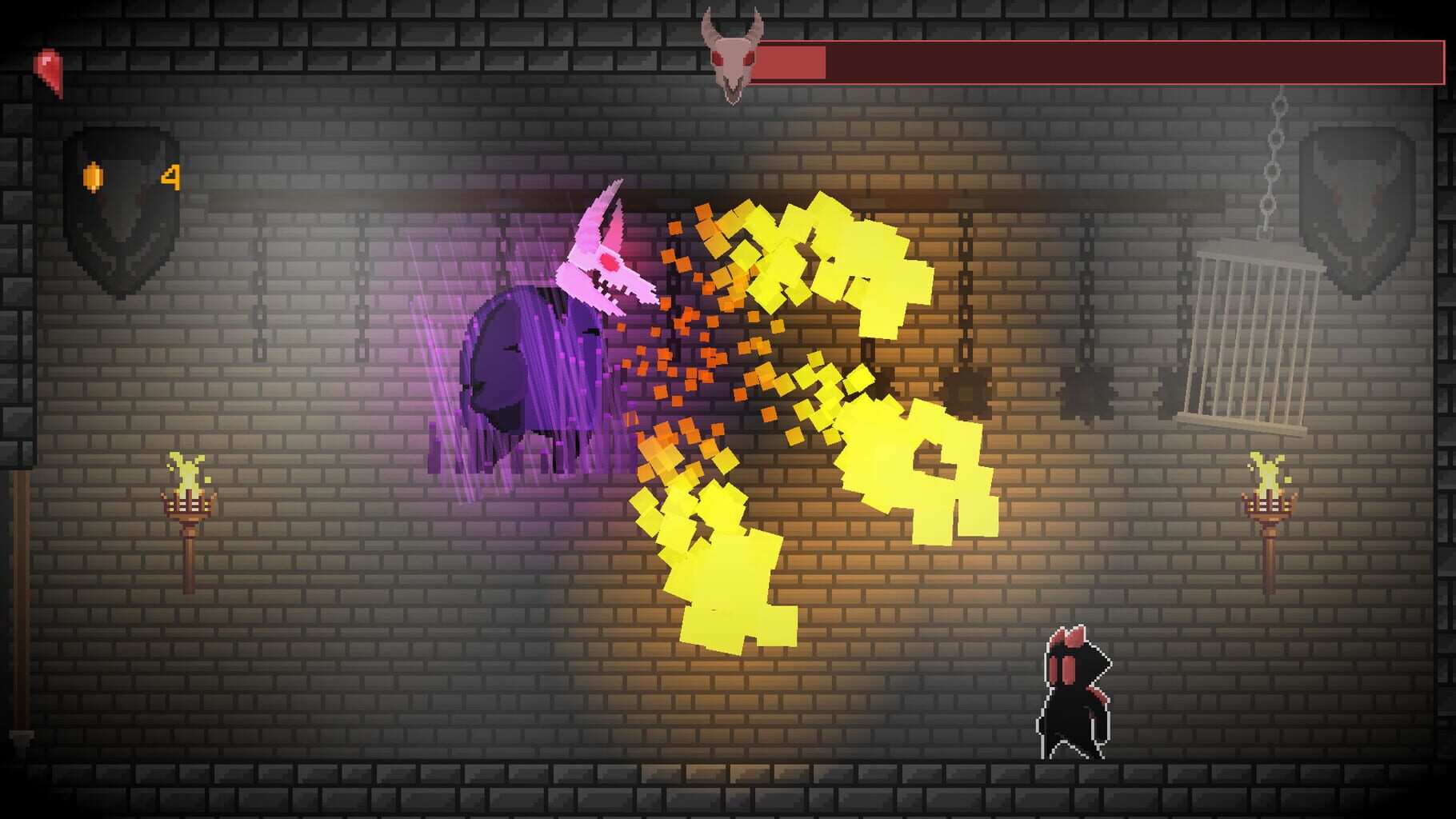Select the gold coin currency icon

pyautogui.click(x=94, y=174)
